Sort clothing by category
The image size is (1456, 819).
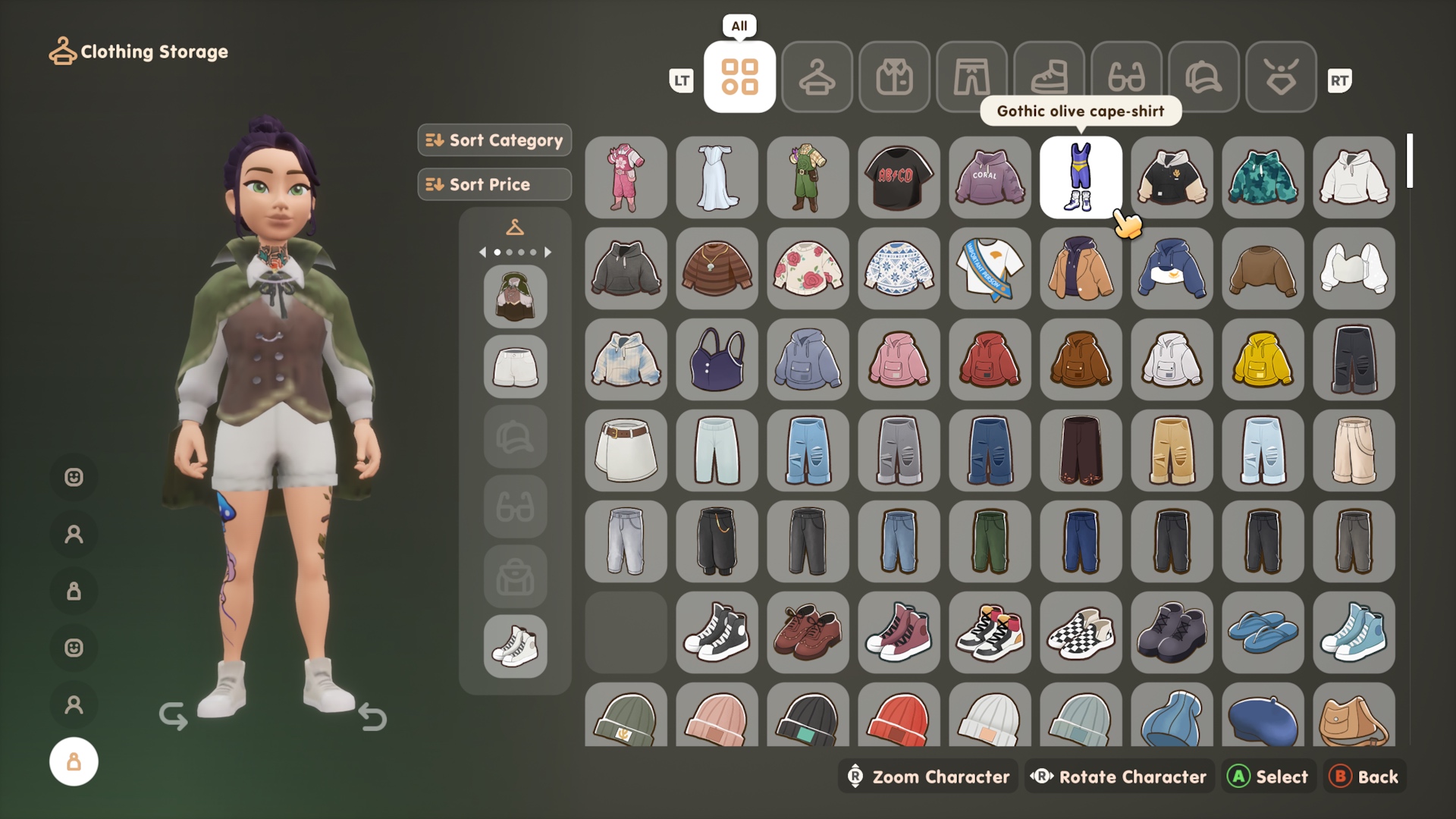point(494,140)
